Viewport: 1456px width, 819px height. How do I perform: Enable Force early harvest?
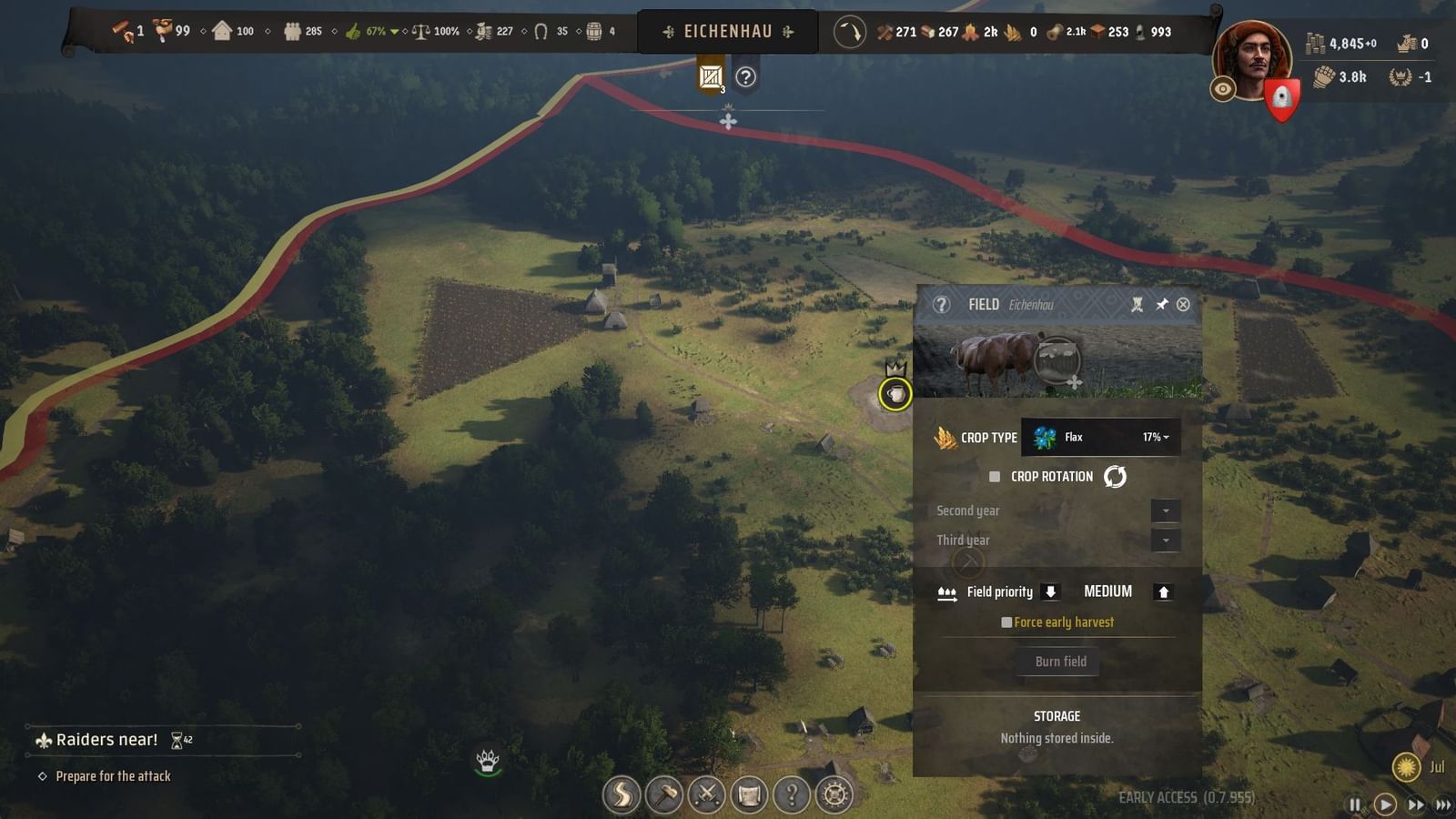pyautogui.click(x=1006, y=622)
